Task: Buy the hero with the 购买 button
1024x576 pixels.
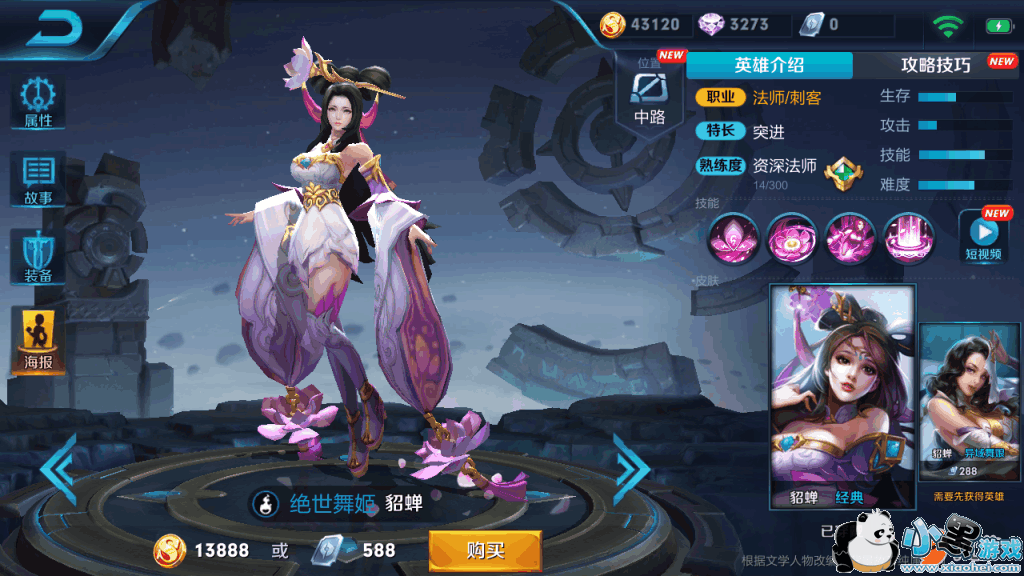Action: 485,550
